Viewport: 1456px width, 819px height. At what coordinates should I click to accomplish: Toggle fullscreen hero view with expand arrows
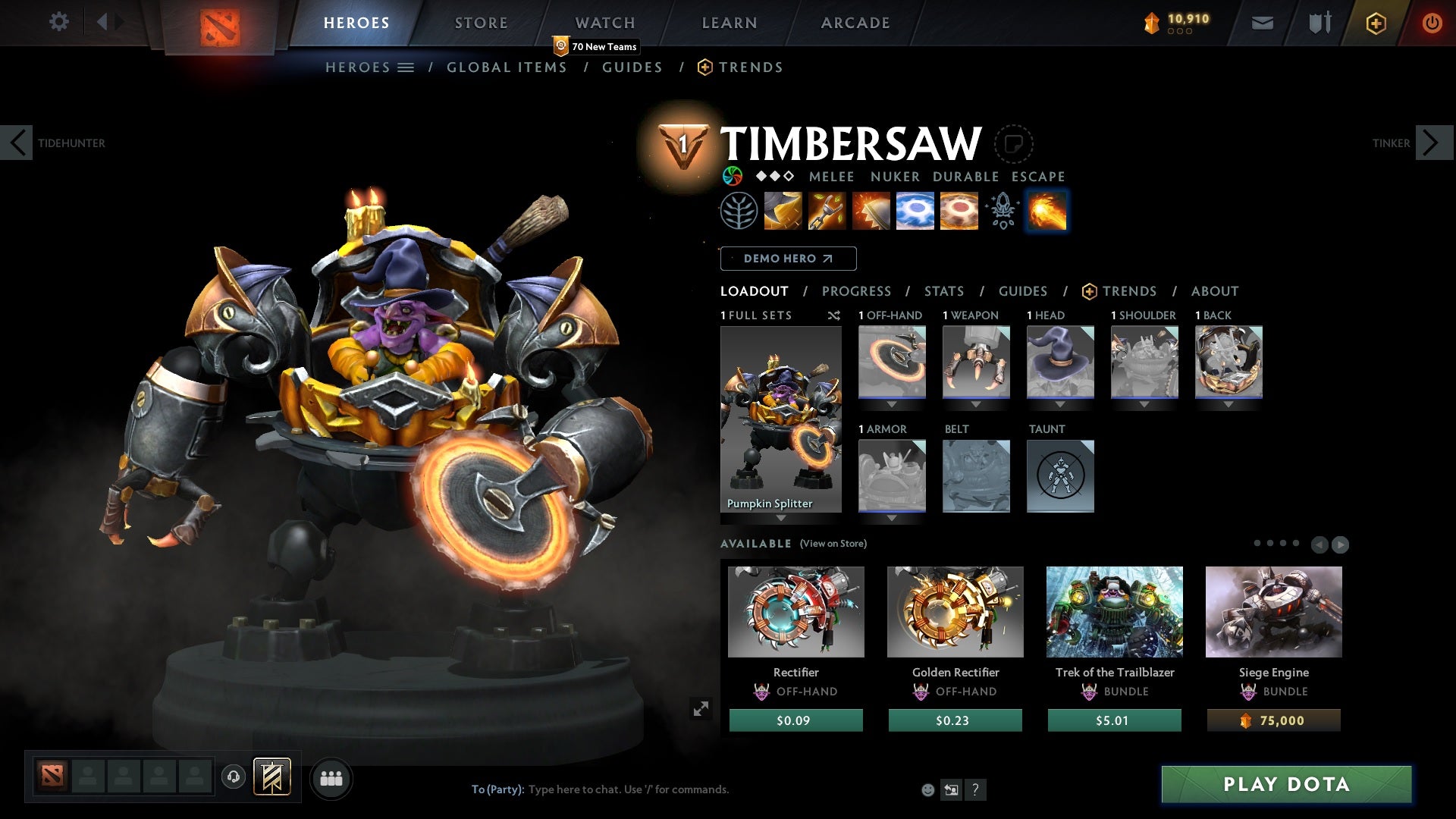point(701,708)
